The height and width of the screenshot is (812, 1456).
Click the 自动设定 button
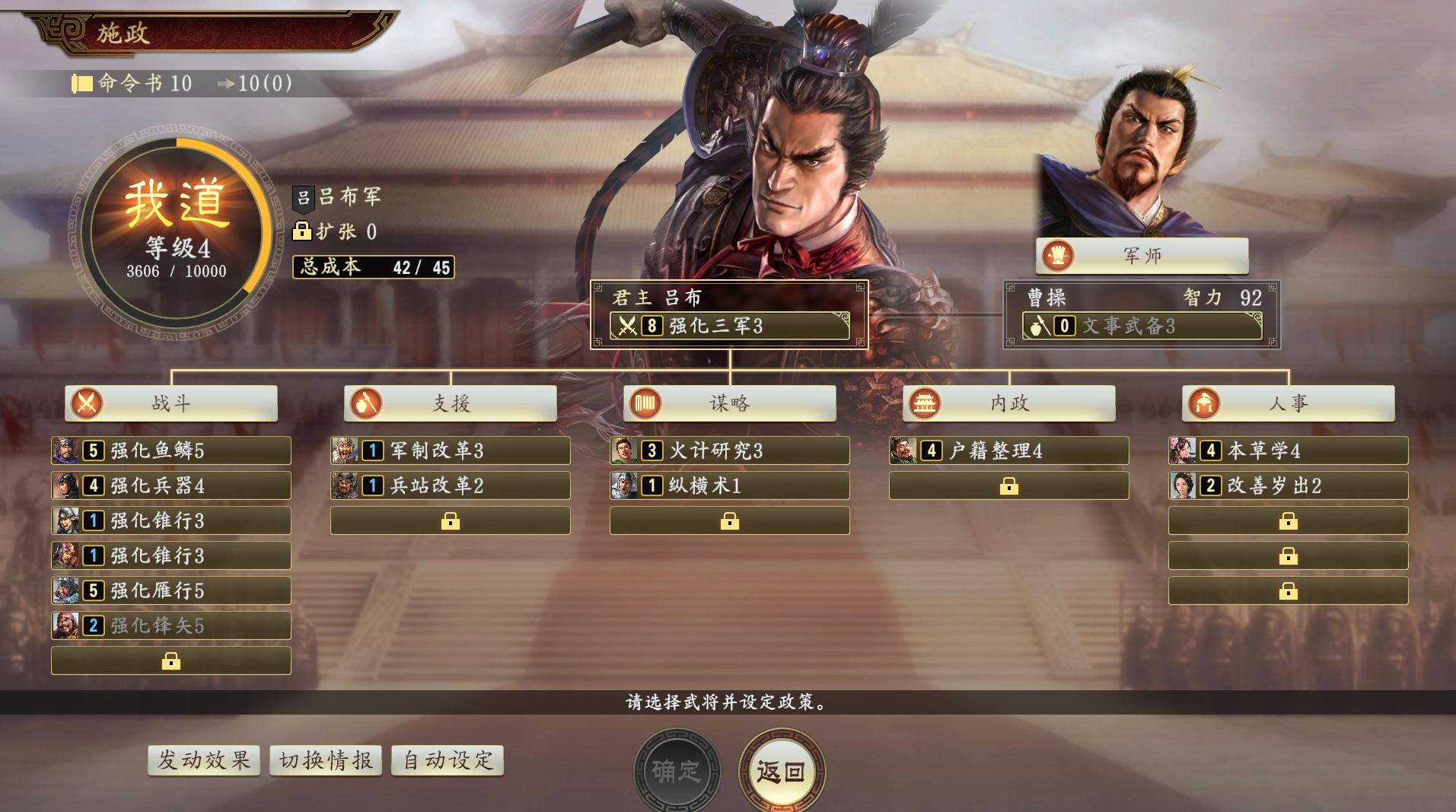(x=447, y=759)
